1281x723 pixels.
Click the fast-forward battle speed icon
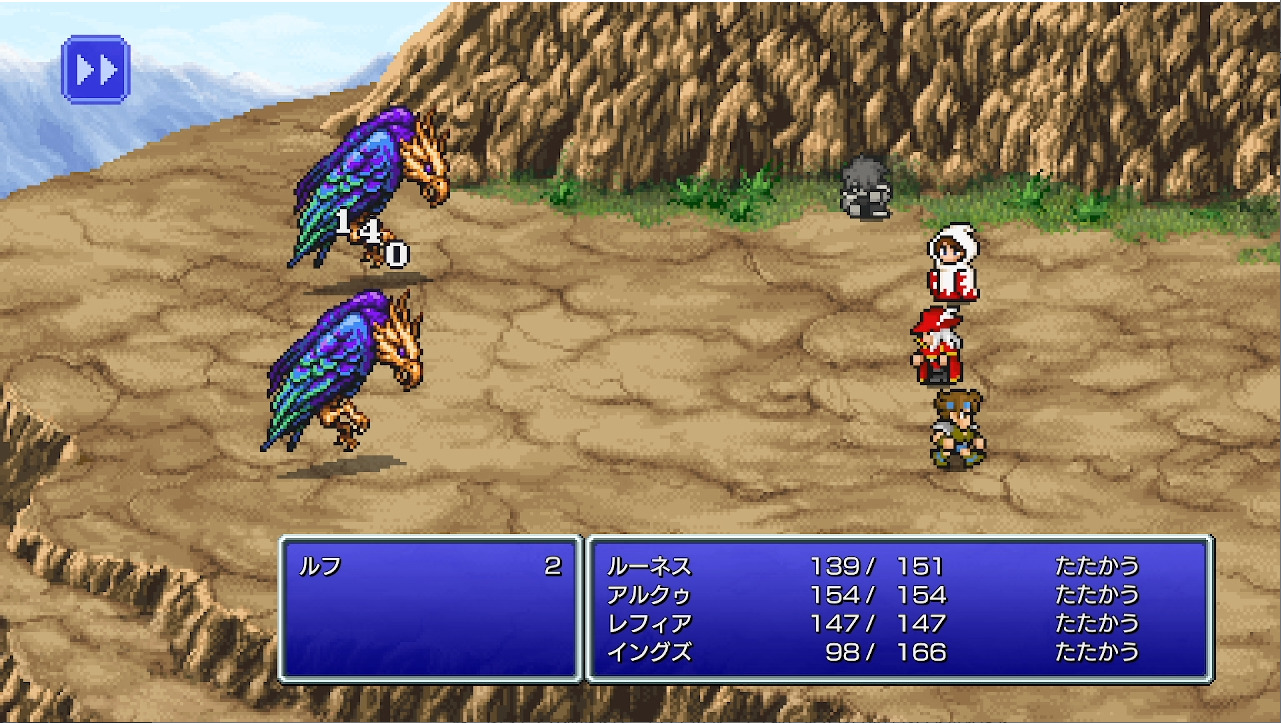click(x=95, y=70)
